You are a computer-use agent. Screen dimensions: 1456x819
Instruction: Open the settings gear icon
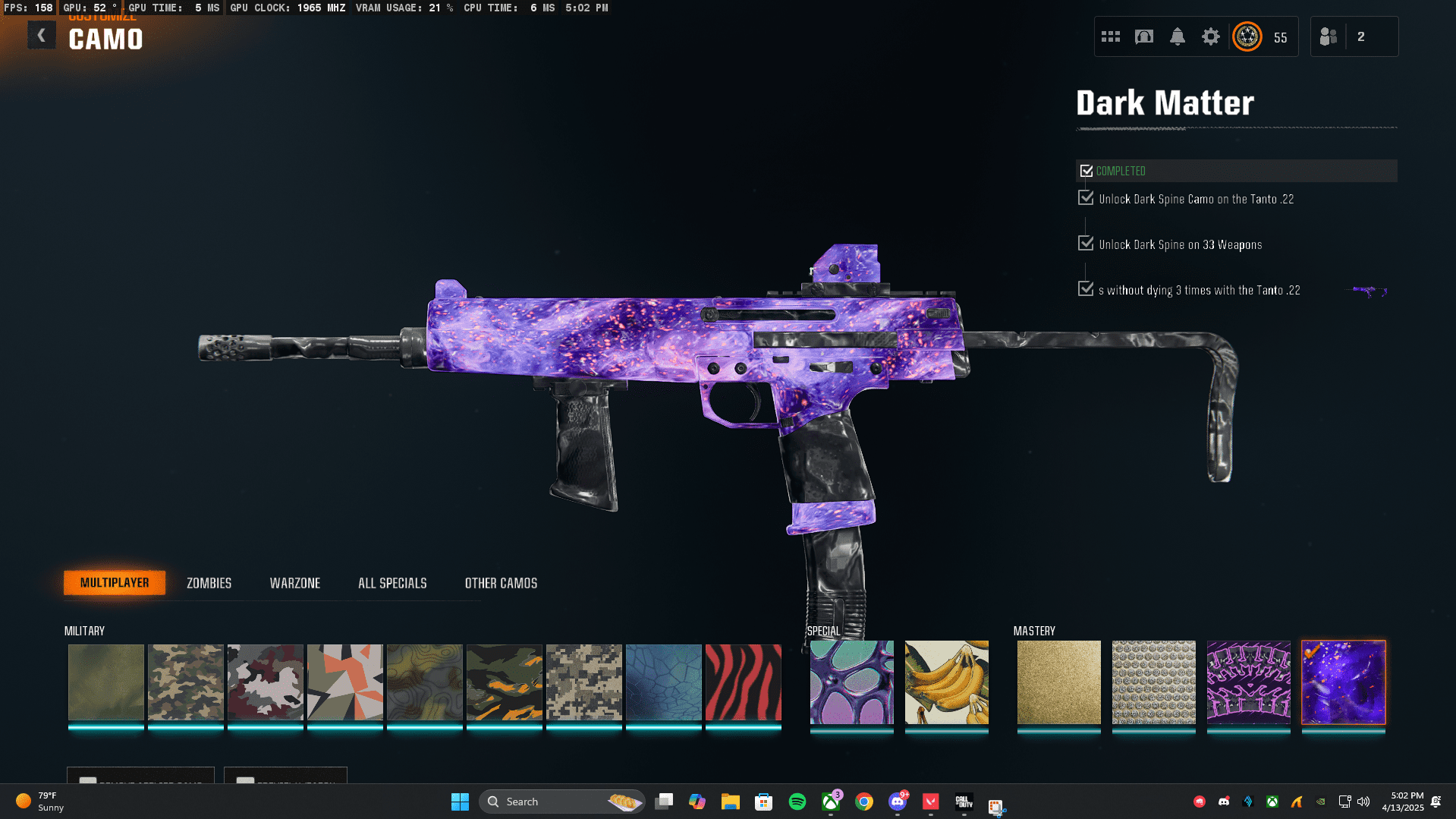tap(1210, 36)
